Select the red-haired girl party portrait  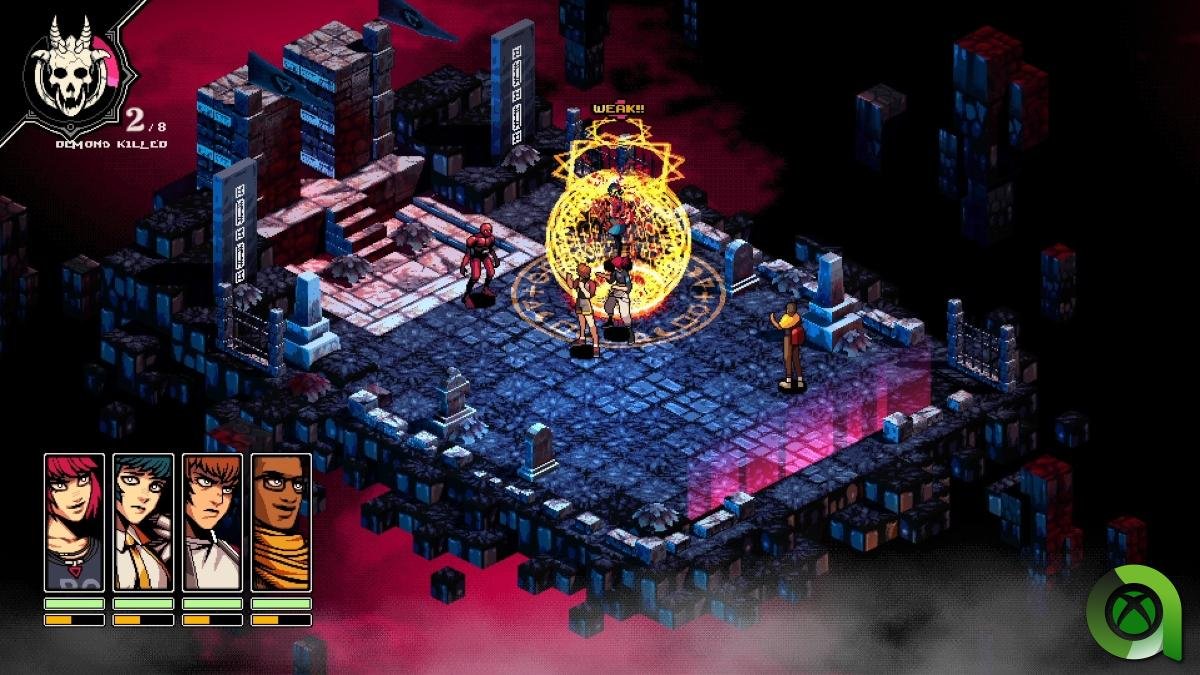click(x=74, y=522)
